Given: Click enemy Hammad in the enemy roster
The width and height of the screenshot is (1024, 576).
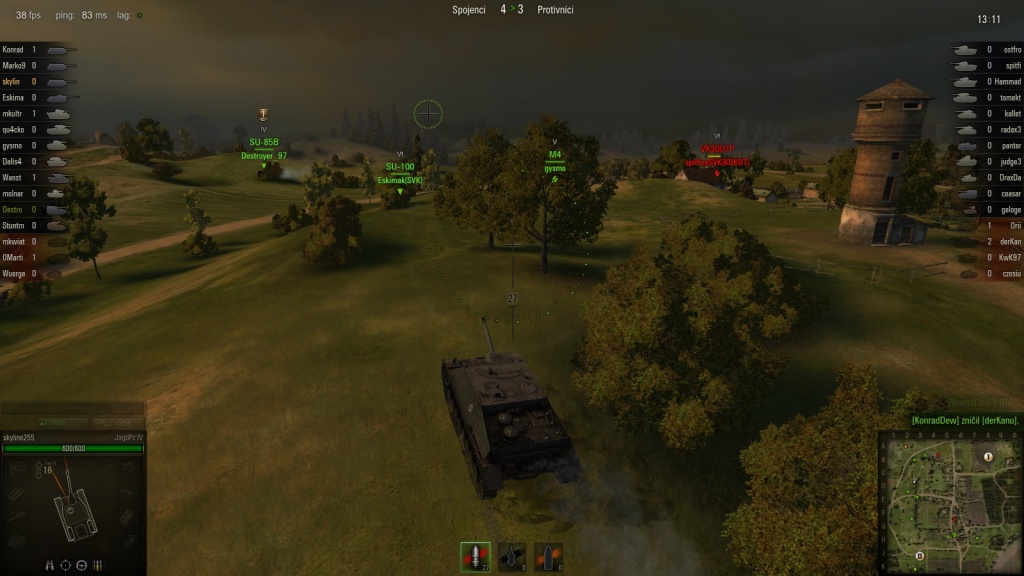Looking at the screenshot, I should 1006,81.
